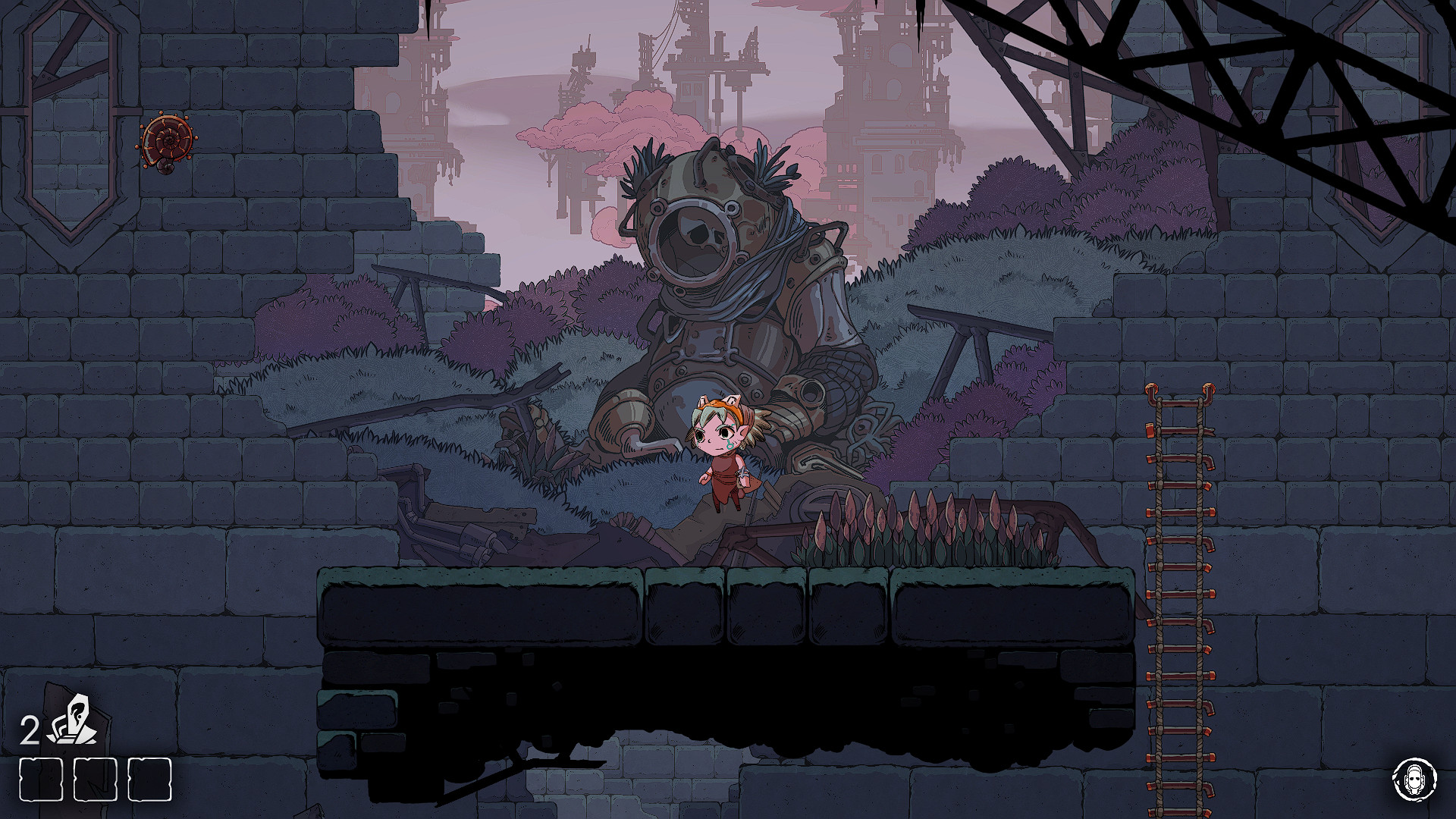Image resolution: width=1456 pixels, height=819 pixels.
Task: Click the character's teal teardrop earring
Action: click(730, 447)
